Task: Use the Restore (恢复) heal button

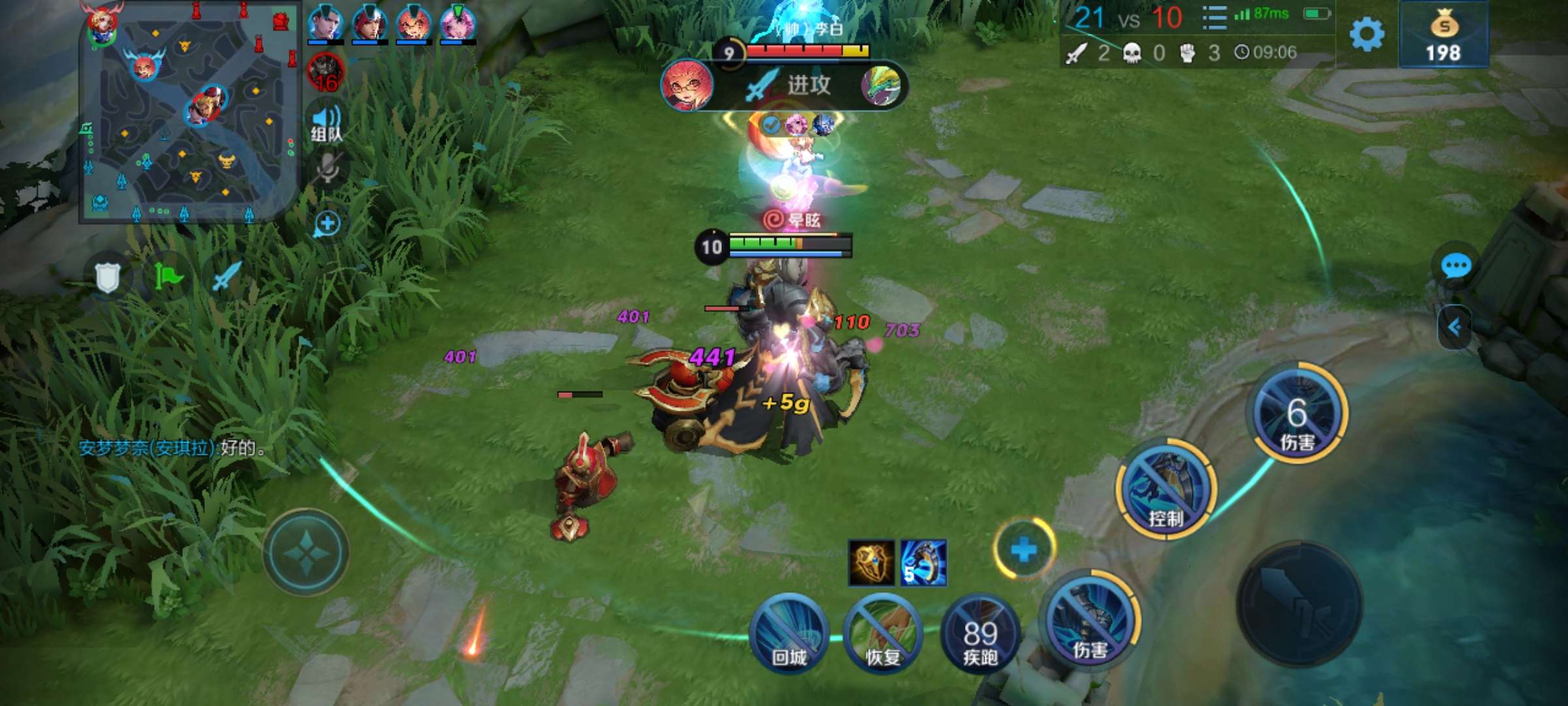Action: (x=882, y=634)
